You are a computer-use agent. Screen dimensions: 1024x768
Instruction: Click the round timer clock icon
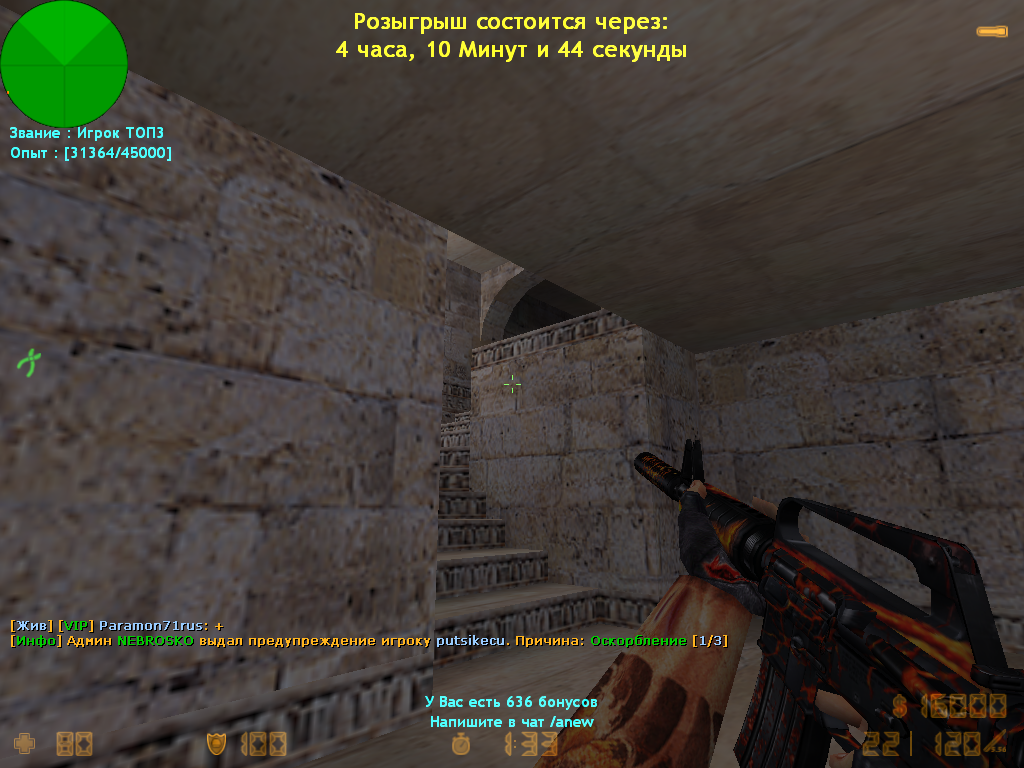coord(461,743)
